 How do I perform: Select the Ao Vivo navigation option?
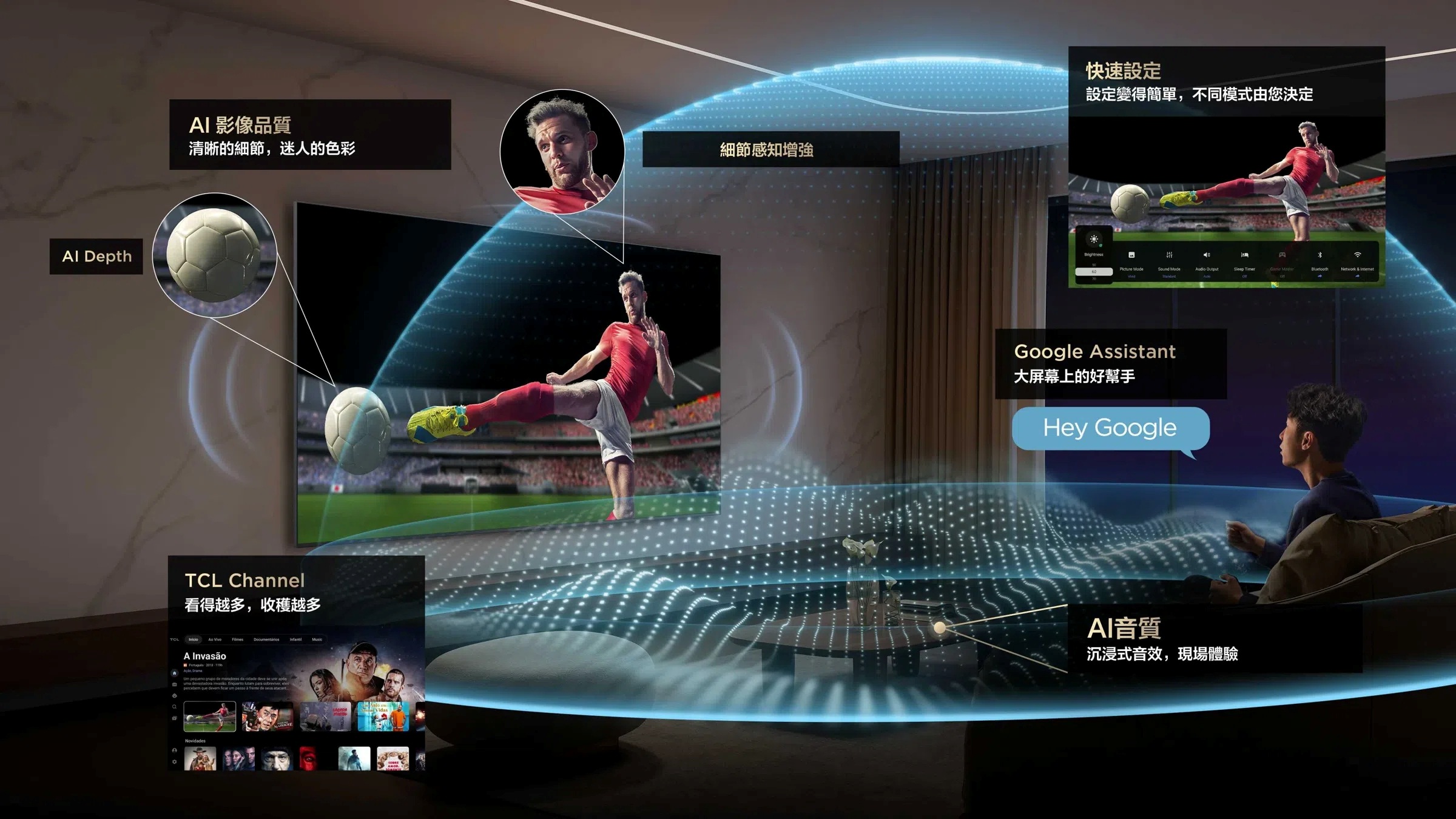click(215, 639)
